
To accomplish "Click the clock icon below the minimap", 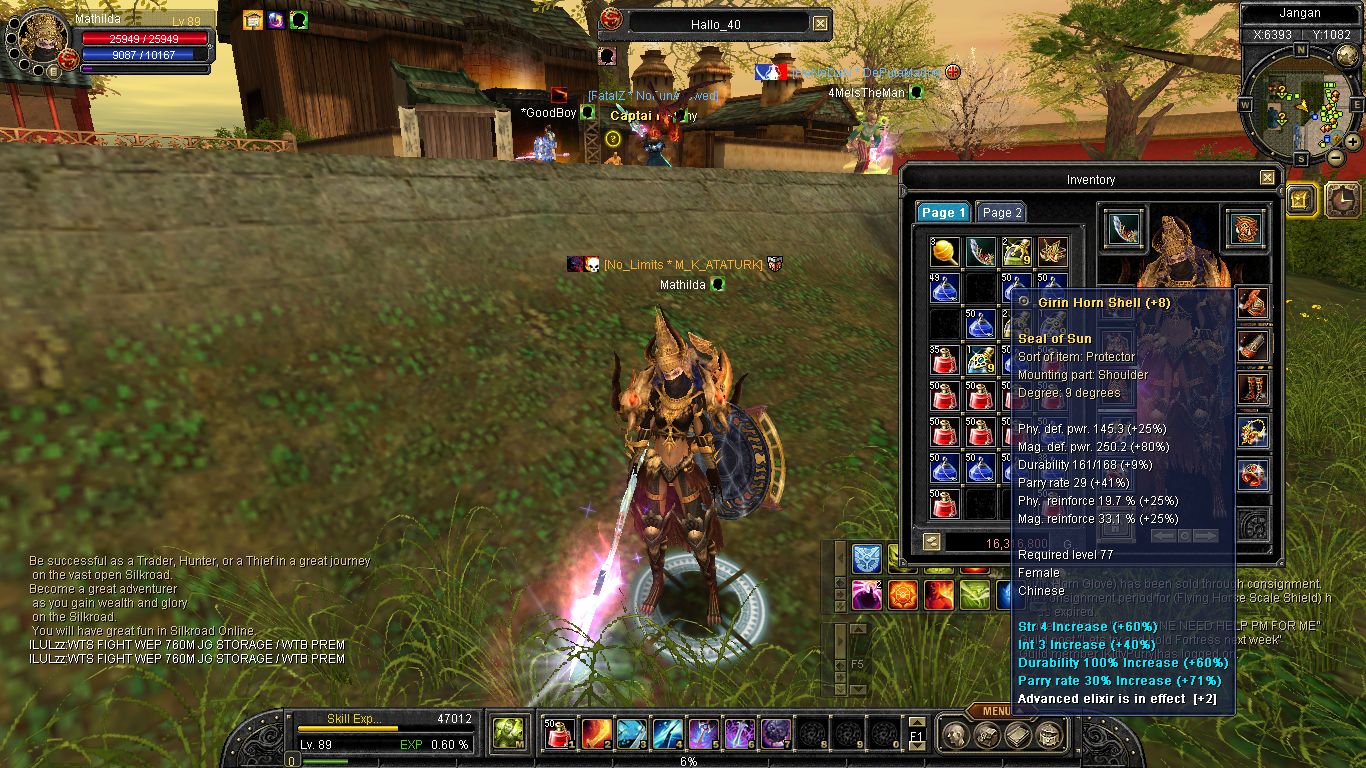I will pos(1343,201).
